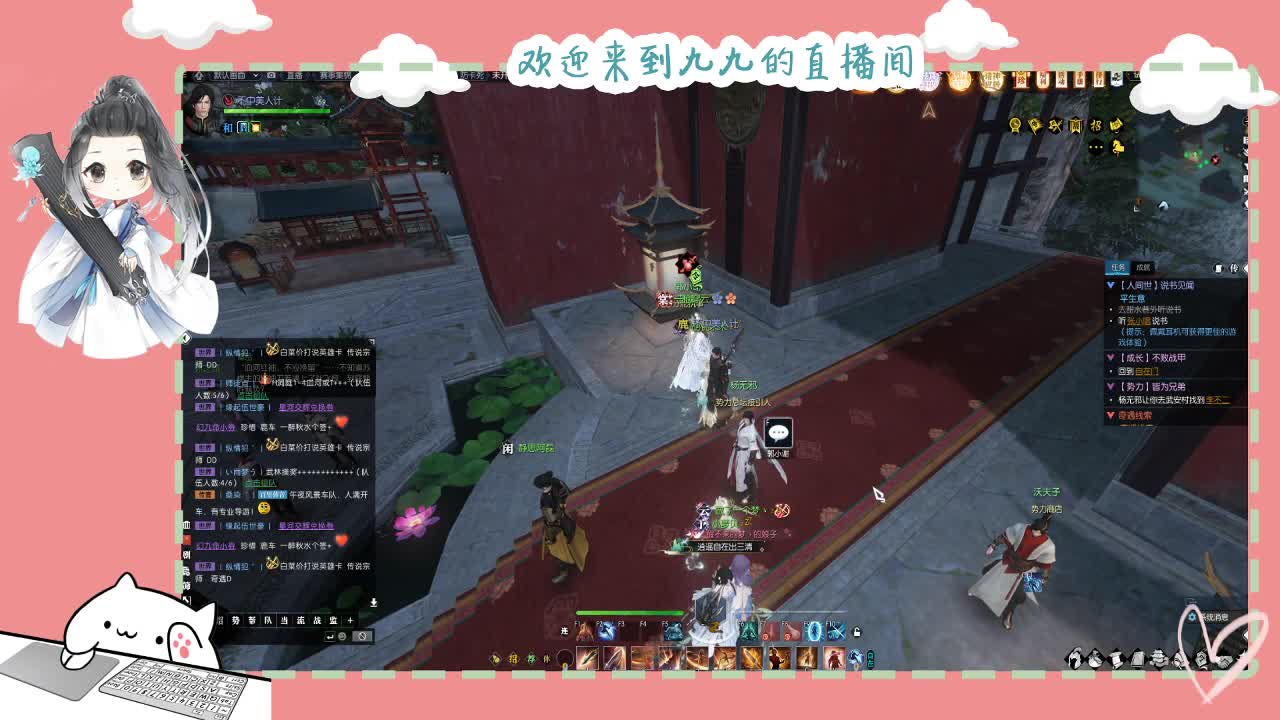The width and height of the screenshot is (1280, 720).
Task: Click the 招 recruitment event icon near the minimap
Action: click(1096, 124)
